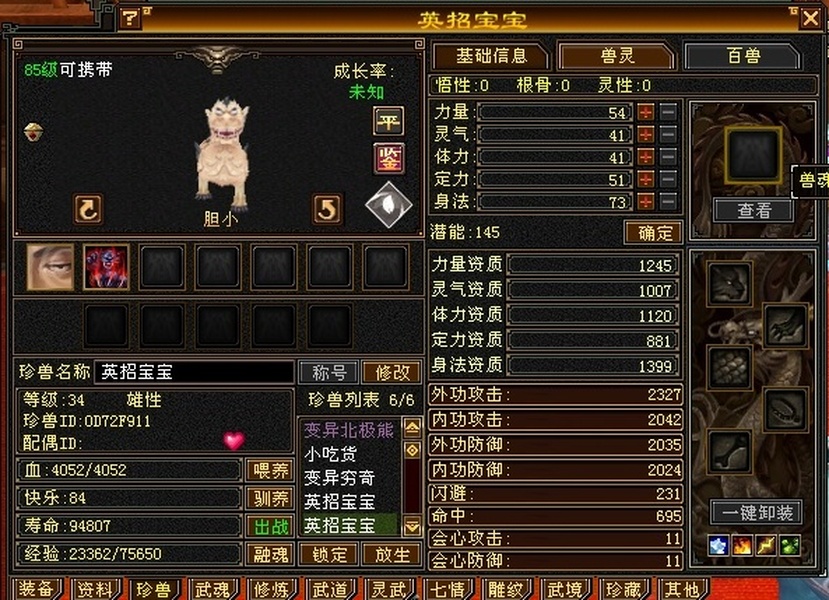The width and height of the screenshot is (829, 600).
Task: Release the pet using 放生
Action: [392, 554]
